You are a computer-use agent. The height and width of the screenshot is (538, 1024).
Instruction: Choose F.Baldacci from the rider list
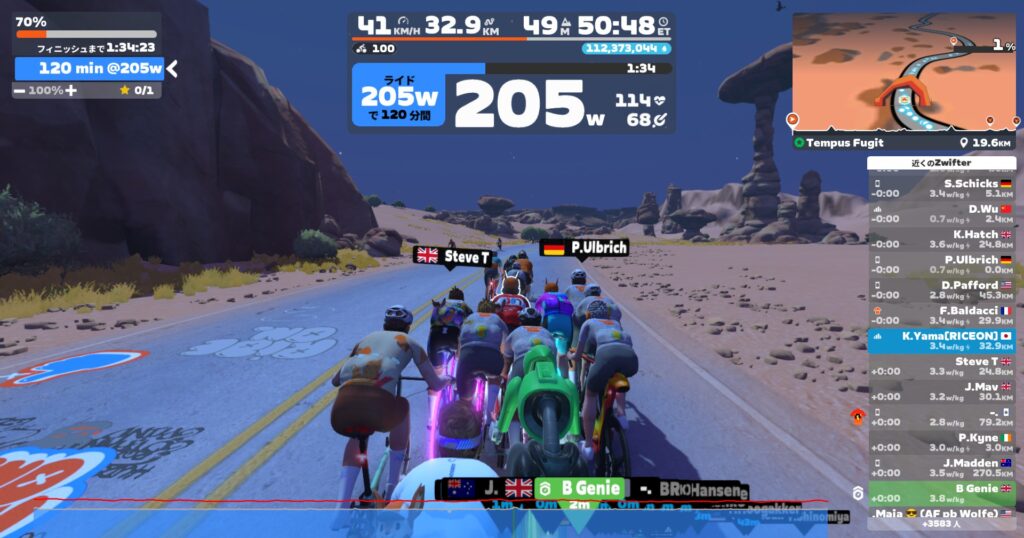click(x=941, y=315)
